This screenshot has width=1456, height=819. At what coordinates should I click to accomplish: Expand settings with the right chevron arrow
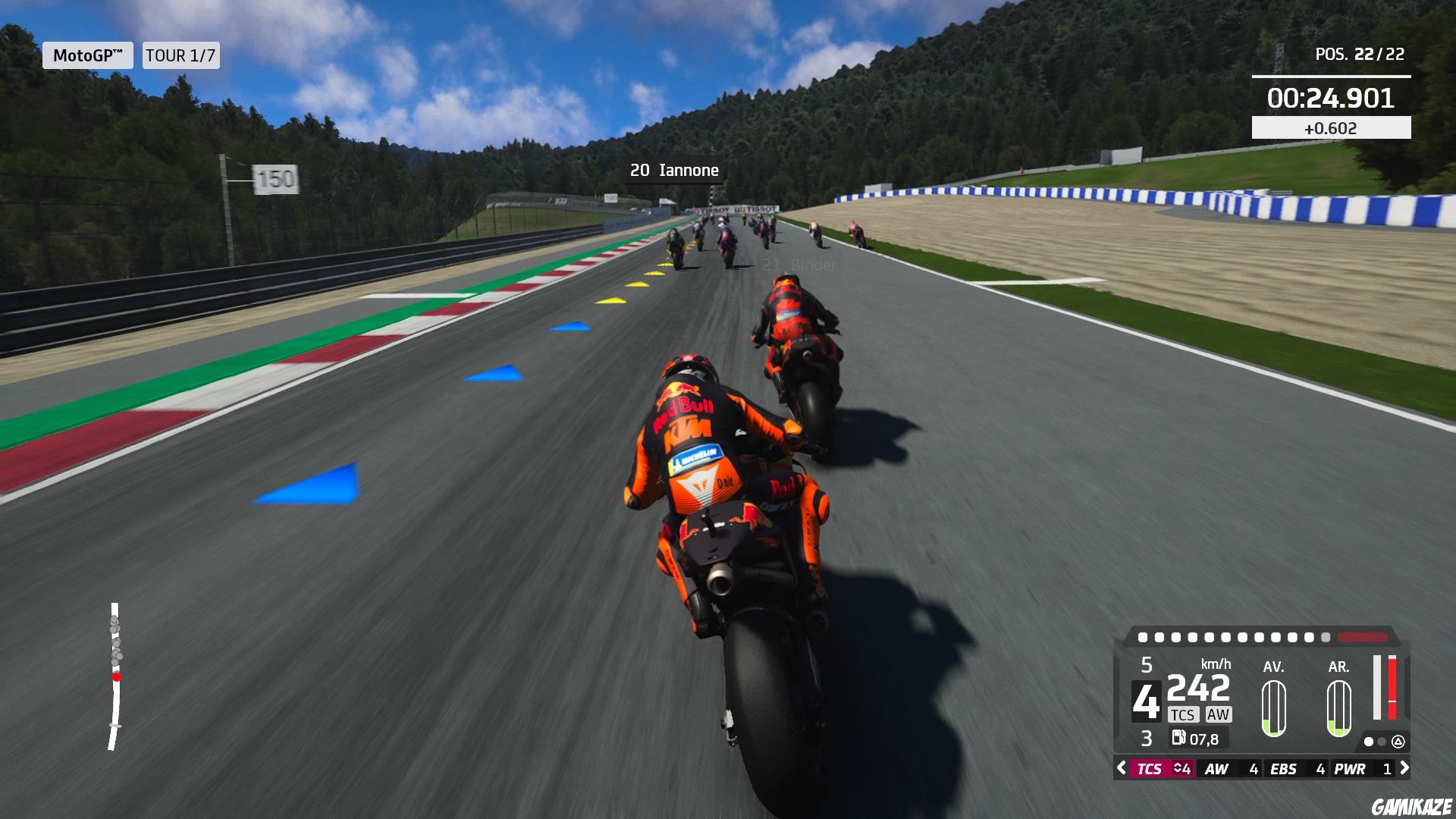(x=1404, y=769)
